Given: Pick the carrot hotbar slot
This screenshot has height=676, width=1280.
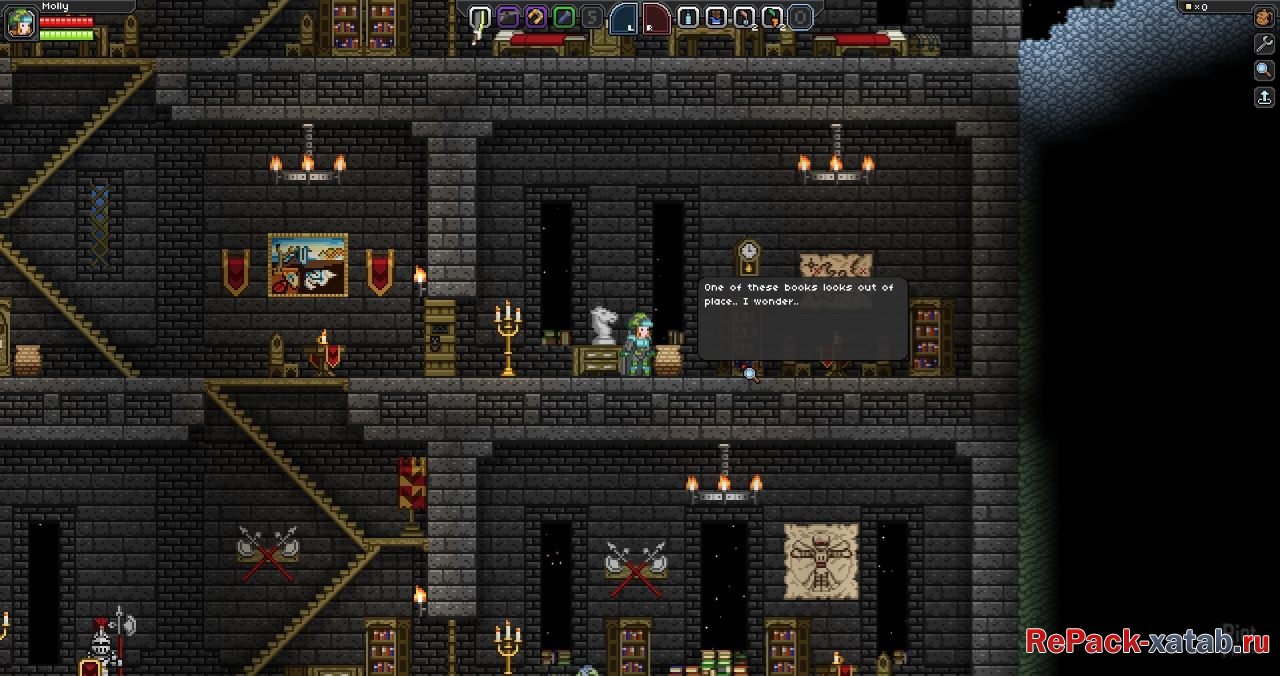Looking at the screenshot, I should coord(772,17).
